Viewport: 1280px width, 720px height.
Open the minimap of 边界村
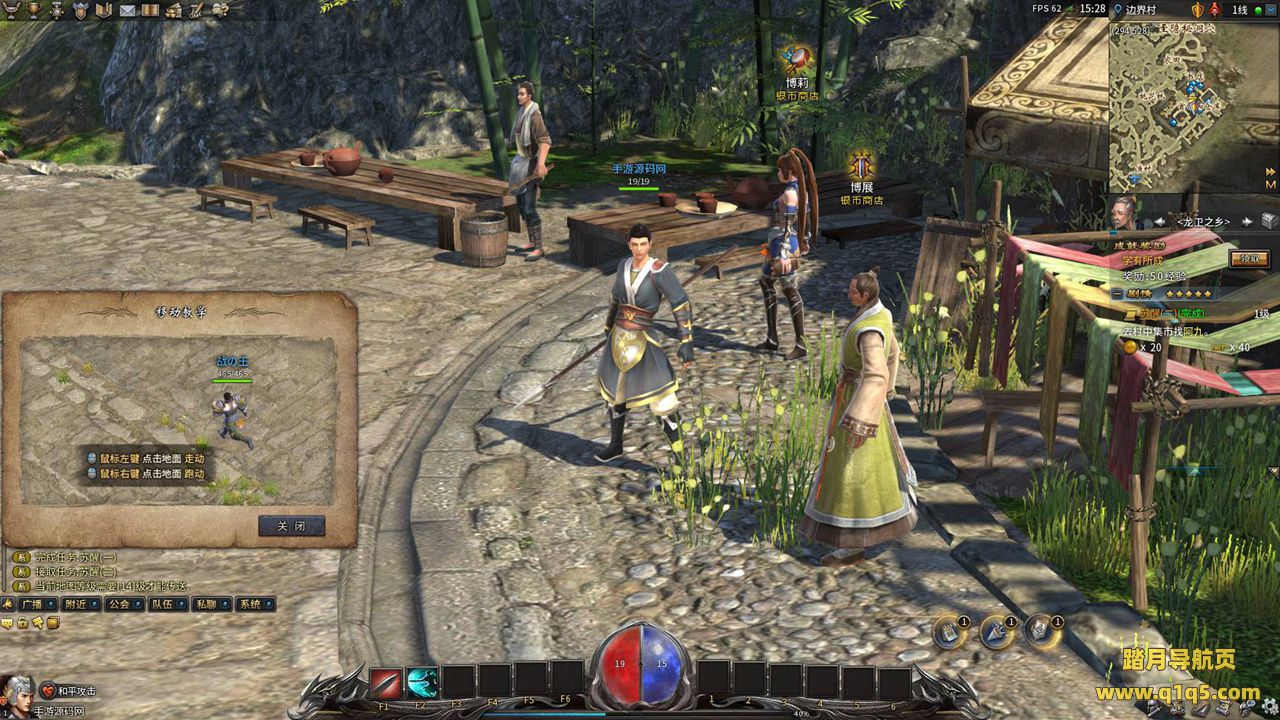tap(1190, 108)
